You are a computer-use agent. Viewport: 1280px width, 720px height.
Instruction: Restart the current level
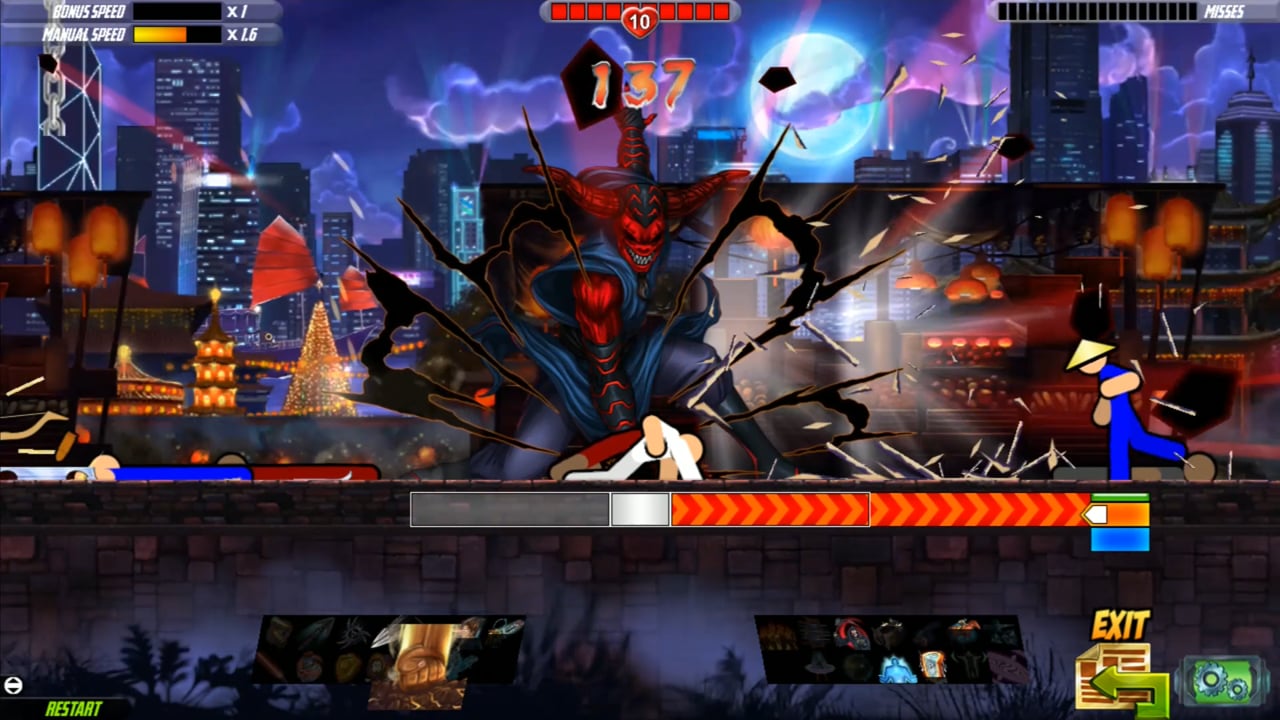(74, 708)
